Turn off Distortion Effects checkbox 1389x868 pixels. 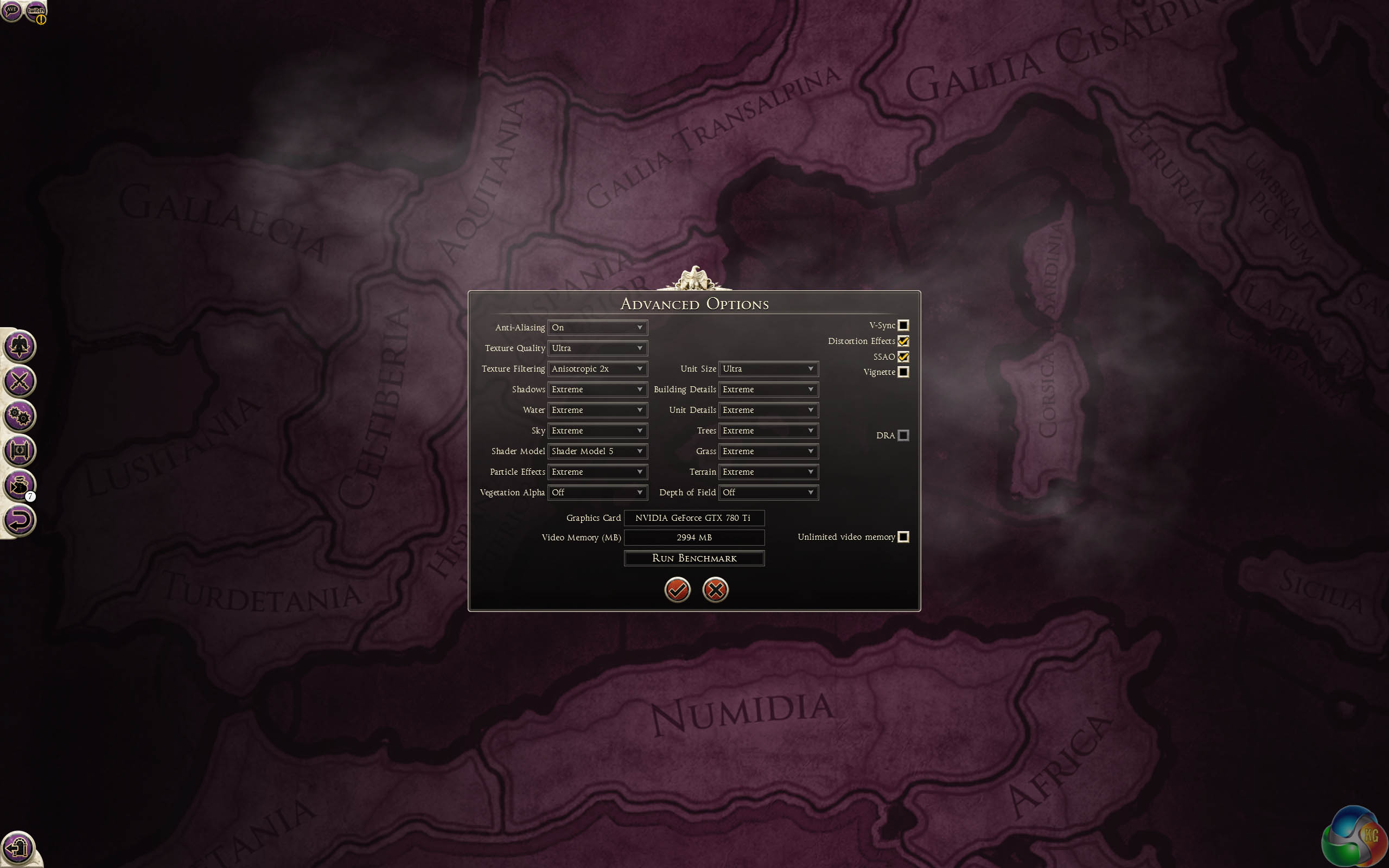coord(903,341)
